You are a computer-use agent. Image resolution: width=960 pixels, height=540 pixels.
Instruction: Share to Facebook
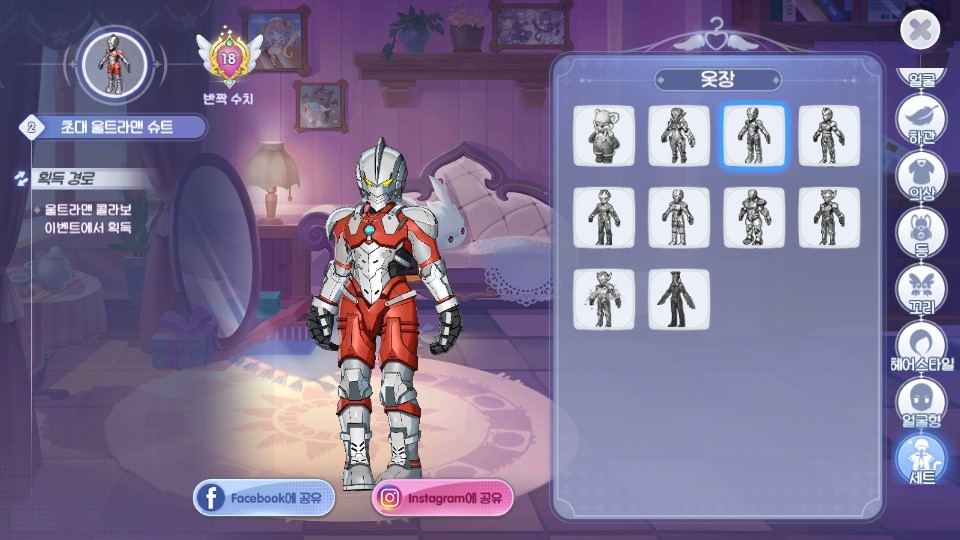click(264, 497)
